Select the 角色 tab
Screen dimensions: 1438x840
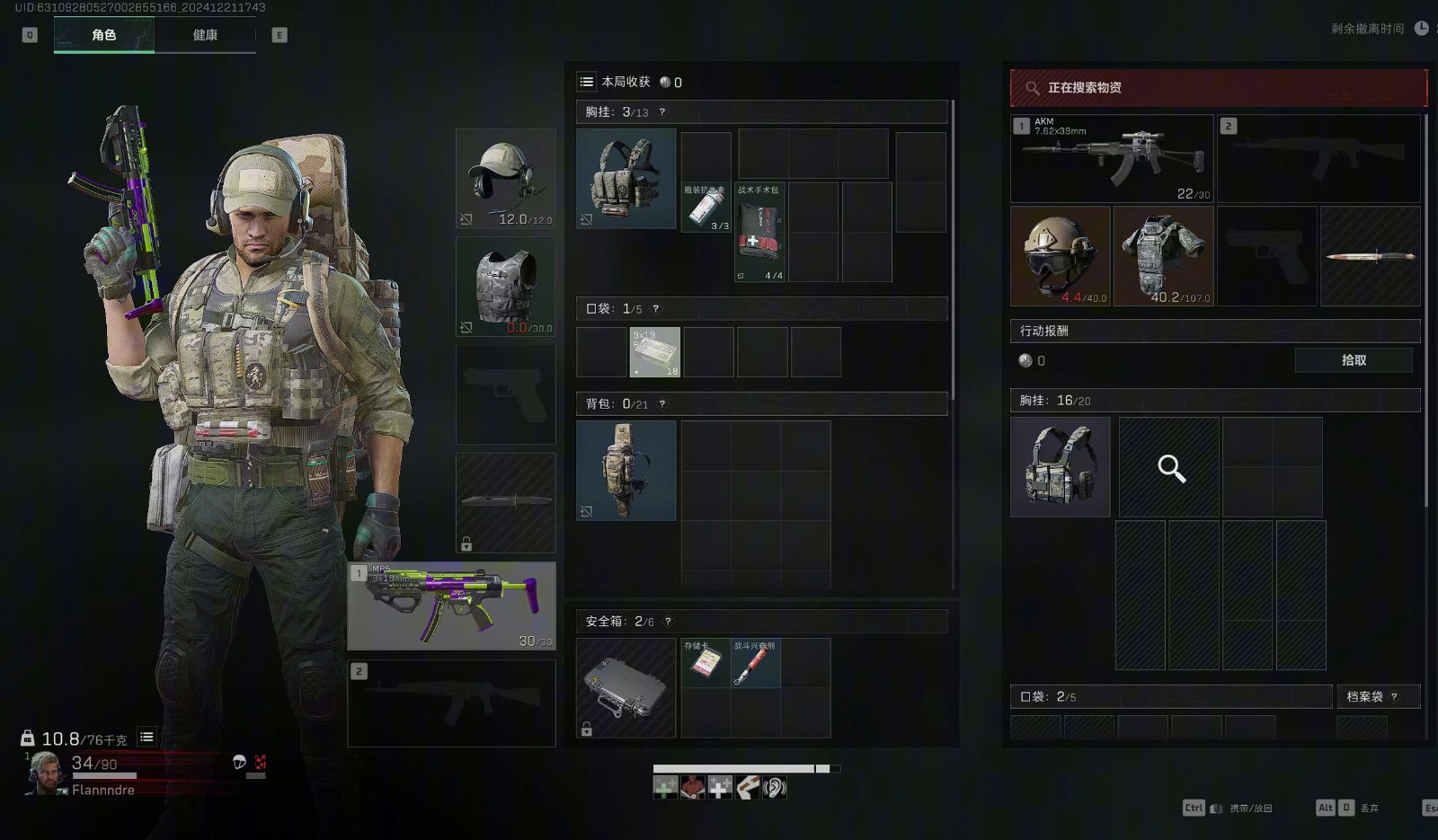pyautogui.click(x=104, y=35)
